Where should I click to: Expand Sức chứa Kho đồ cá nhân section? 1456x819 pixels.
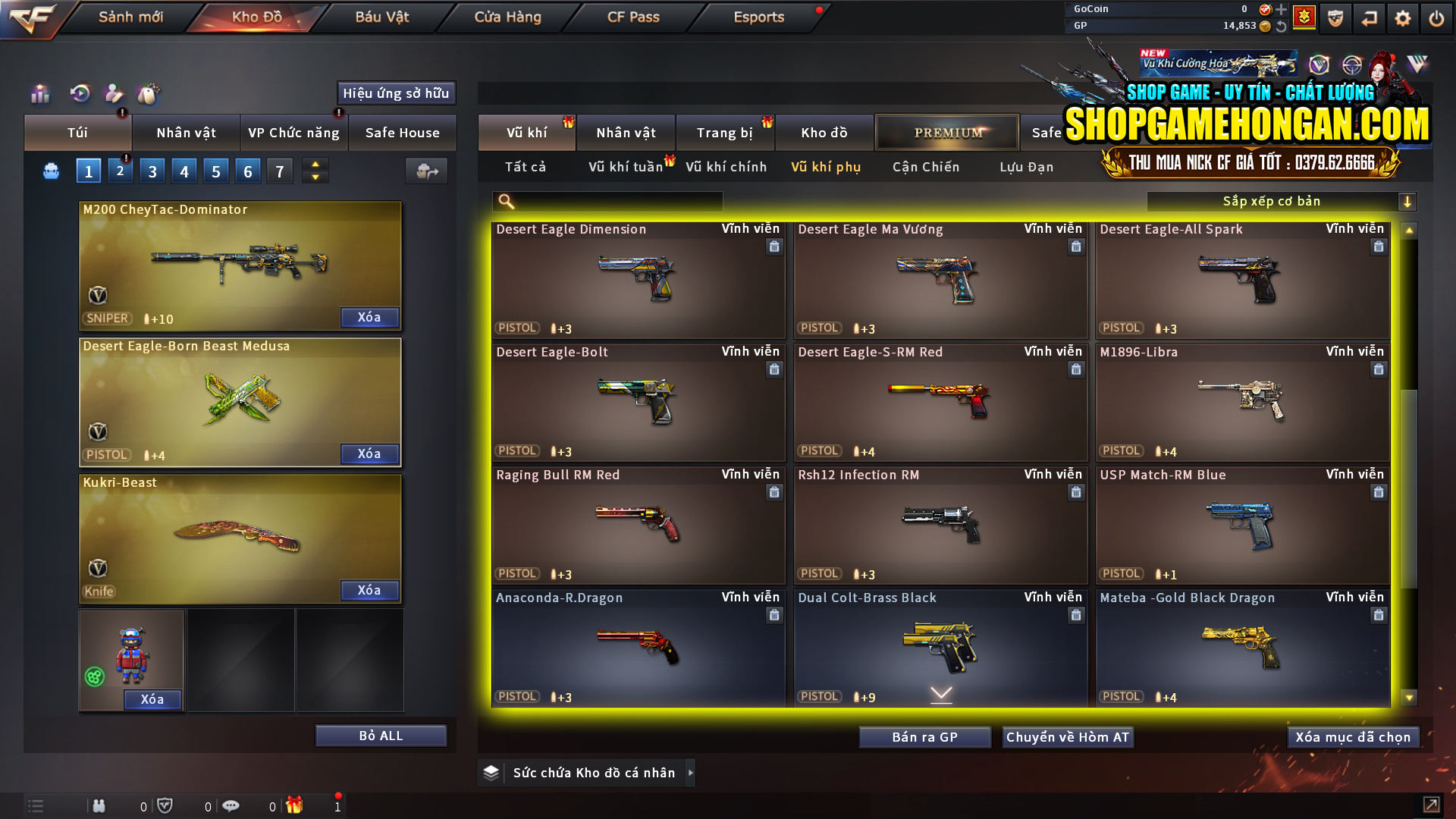tap(691, 773)
